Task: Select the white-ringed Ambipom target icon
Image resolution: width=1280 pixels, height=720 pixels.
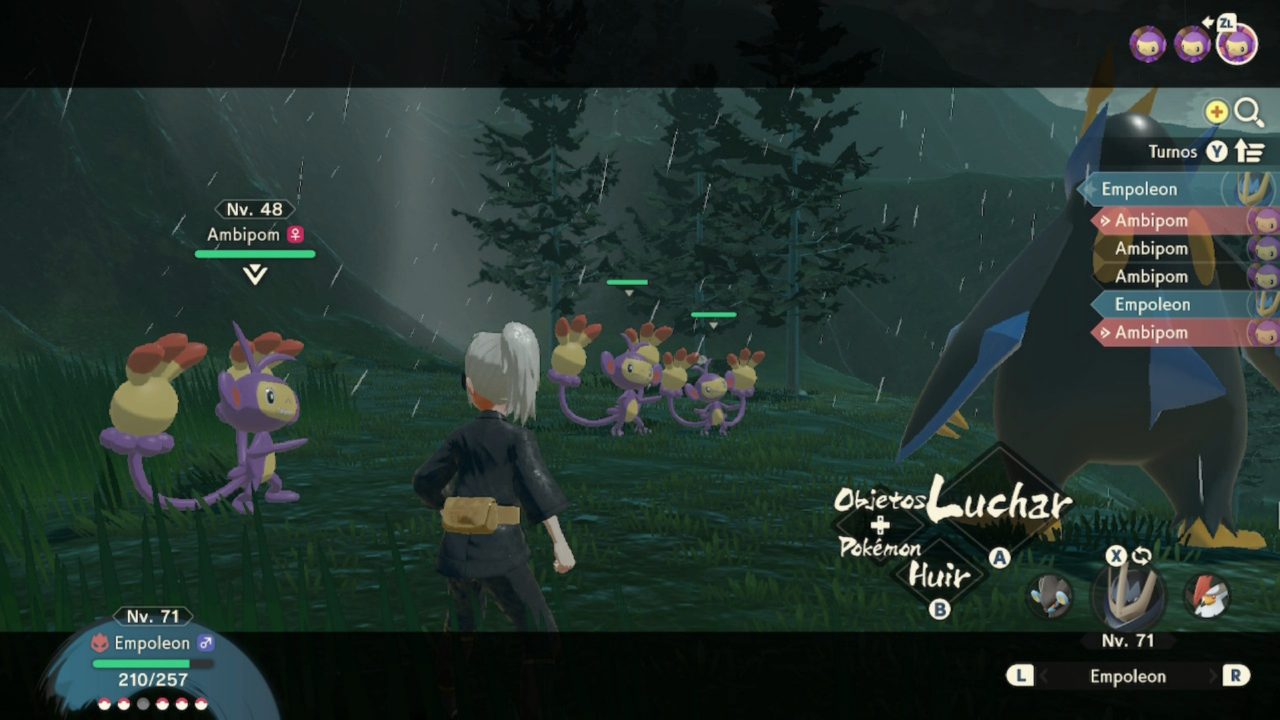Action: [1237, 44]
